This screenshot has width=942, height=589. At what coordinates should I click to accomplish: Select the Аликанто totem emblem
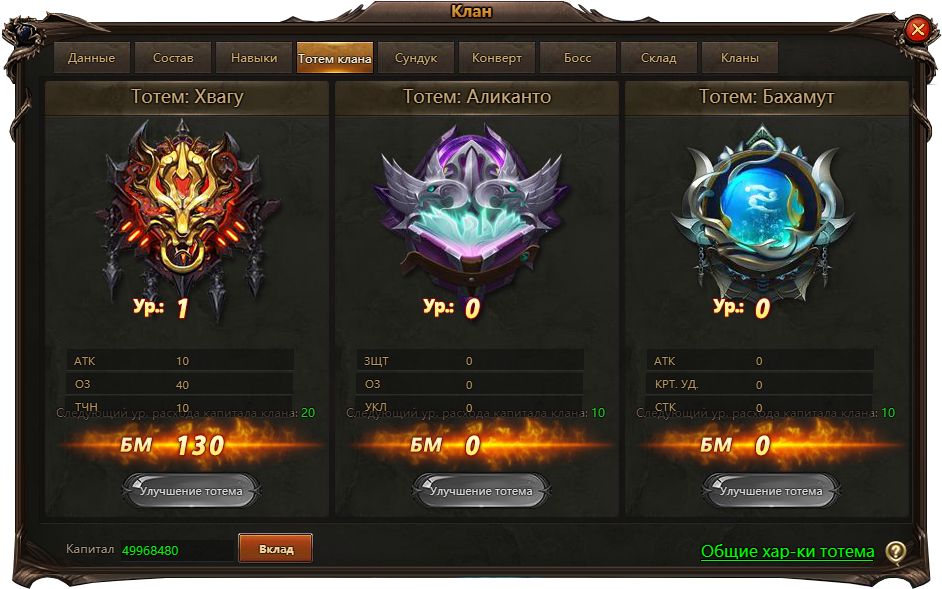[472, 210]
